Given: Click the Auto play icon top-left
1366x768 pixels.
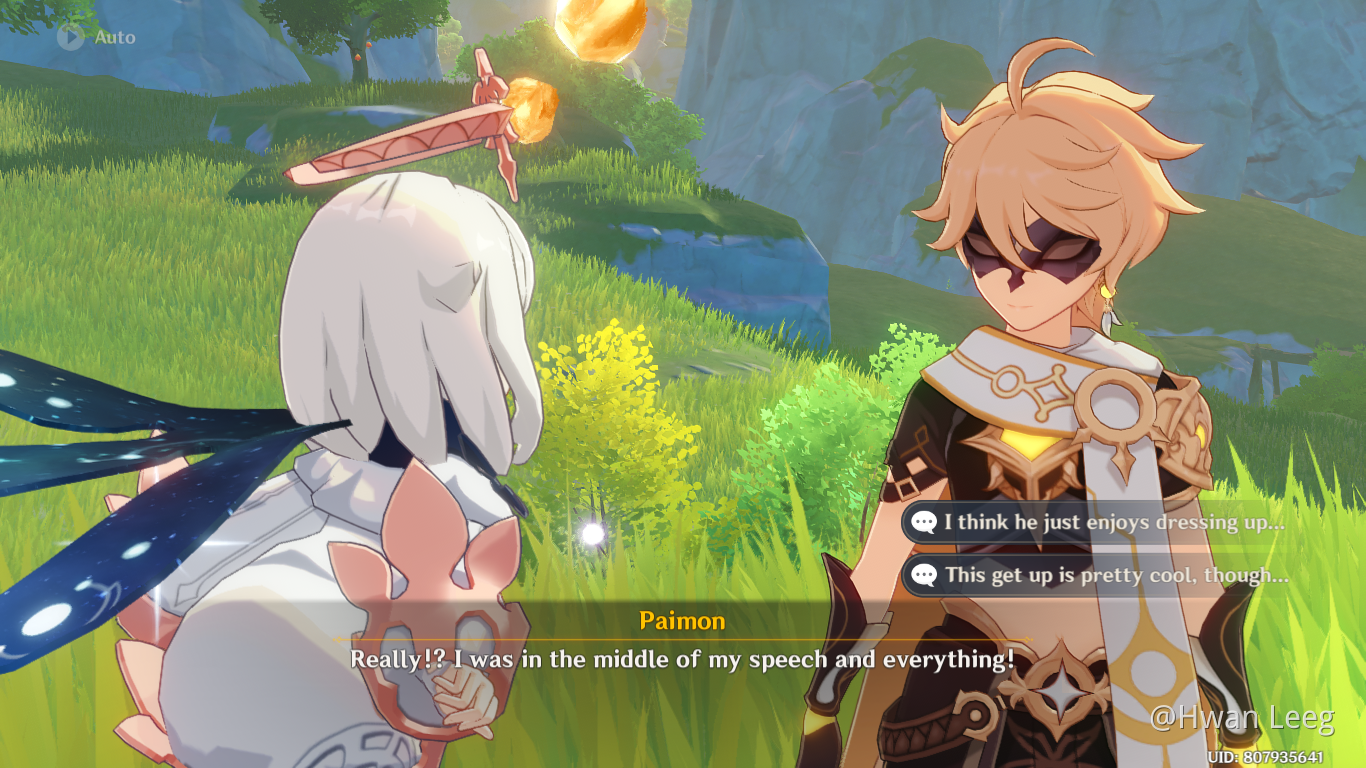Looking at the screenshot, I should click(70, 38).
